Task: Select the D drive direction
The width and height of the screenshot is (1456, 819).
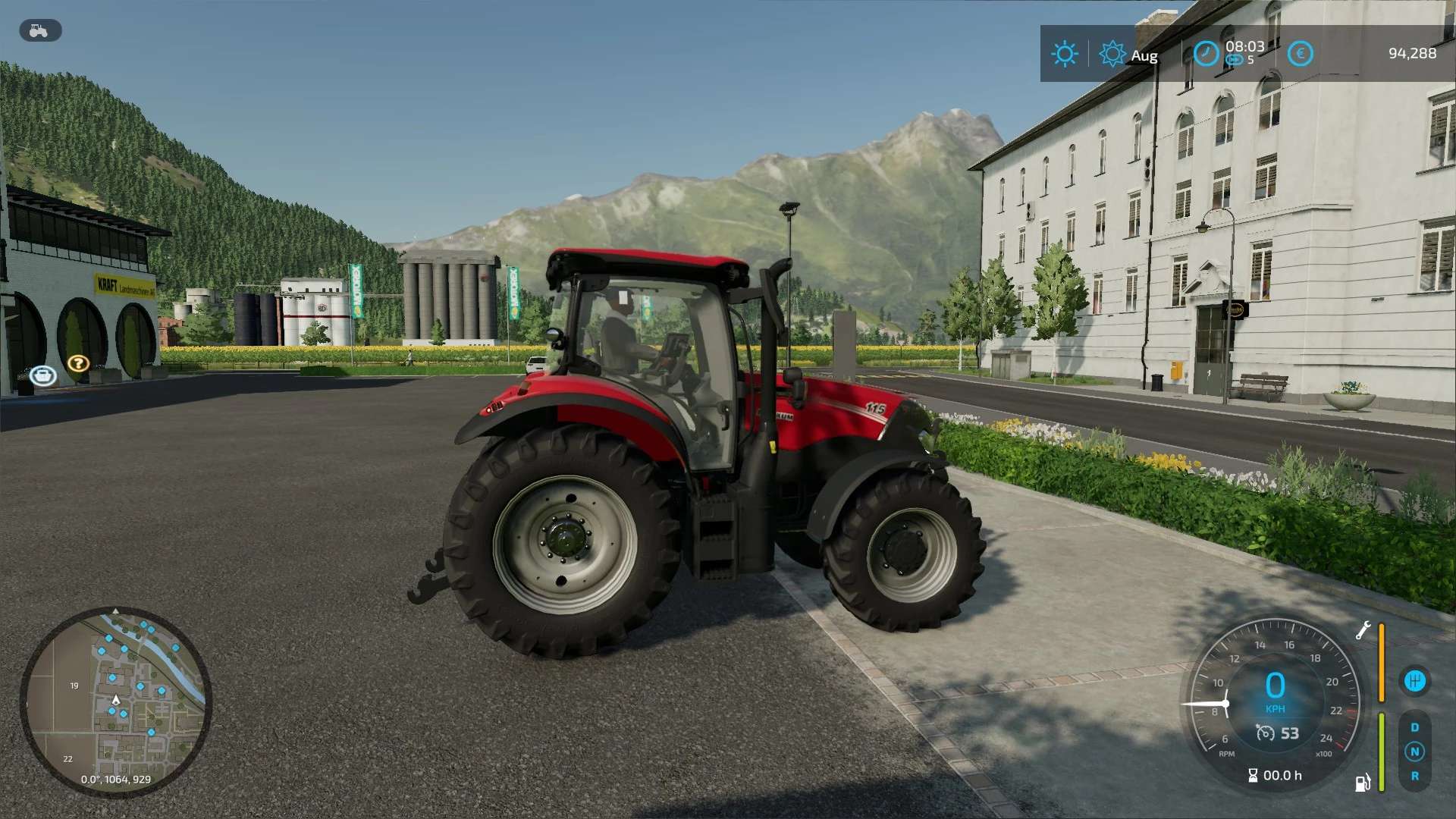Action: pos(1414,727)
